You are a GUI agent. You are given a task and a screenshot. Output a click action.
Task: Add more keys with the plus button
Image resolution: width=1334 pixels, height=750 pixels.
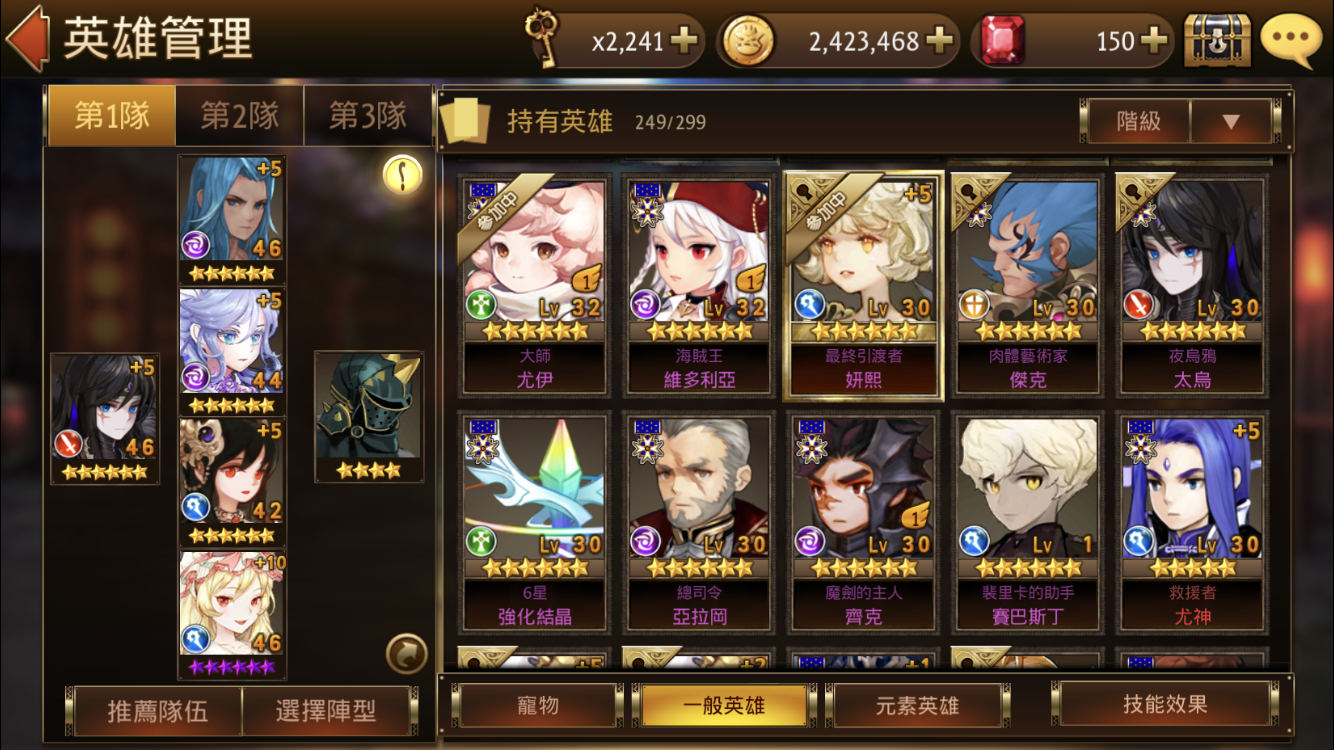pos(685,41)
